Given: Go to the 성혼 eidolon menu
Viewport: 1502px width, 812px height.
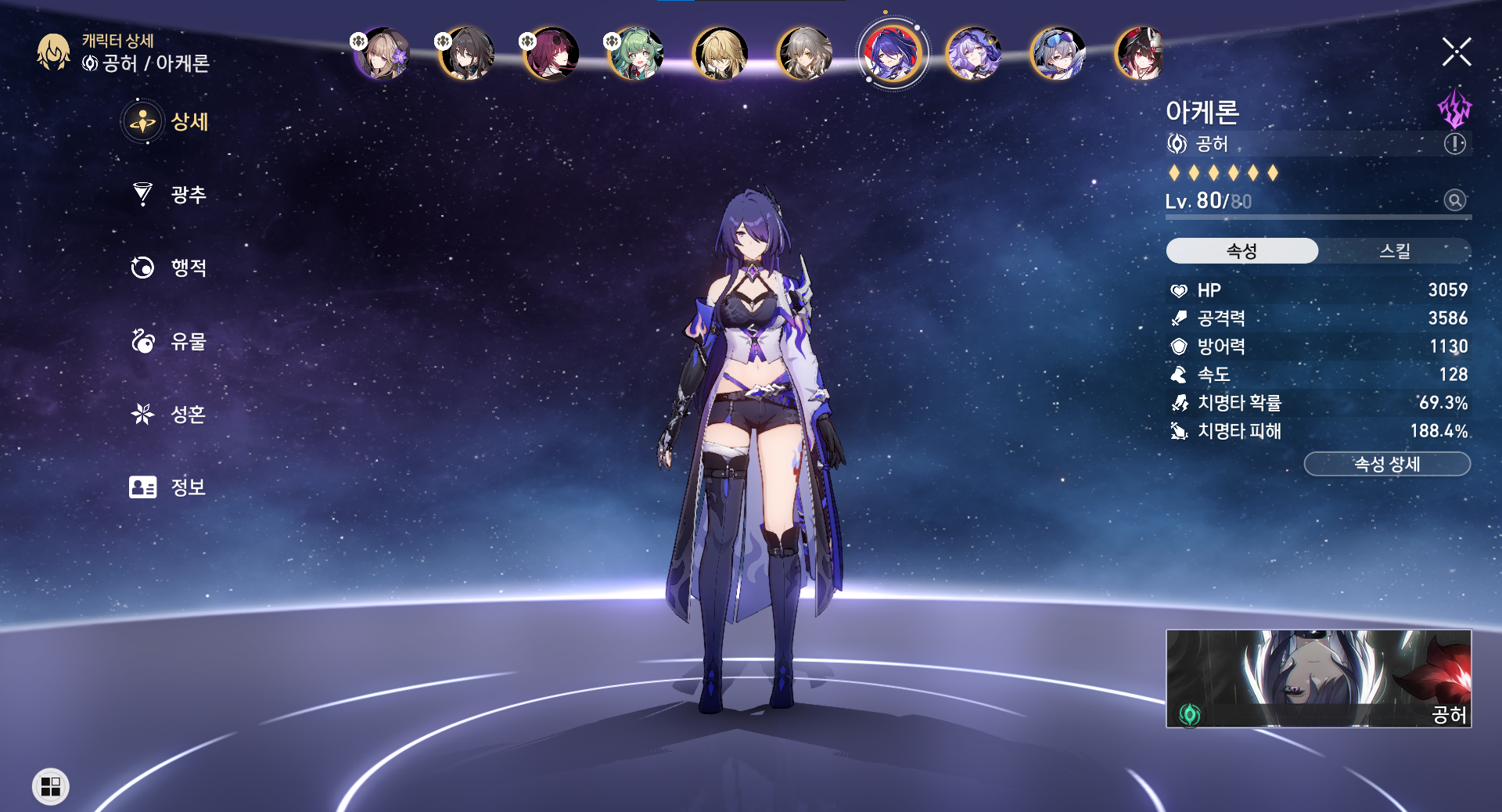Looking at the screenshot, I should pyautogui.click(x=171, y=414).
